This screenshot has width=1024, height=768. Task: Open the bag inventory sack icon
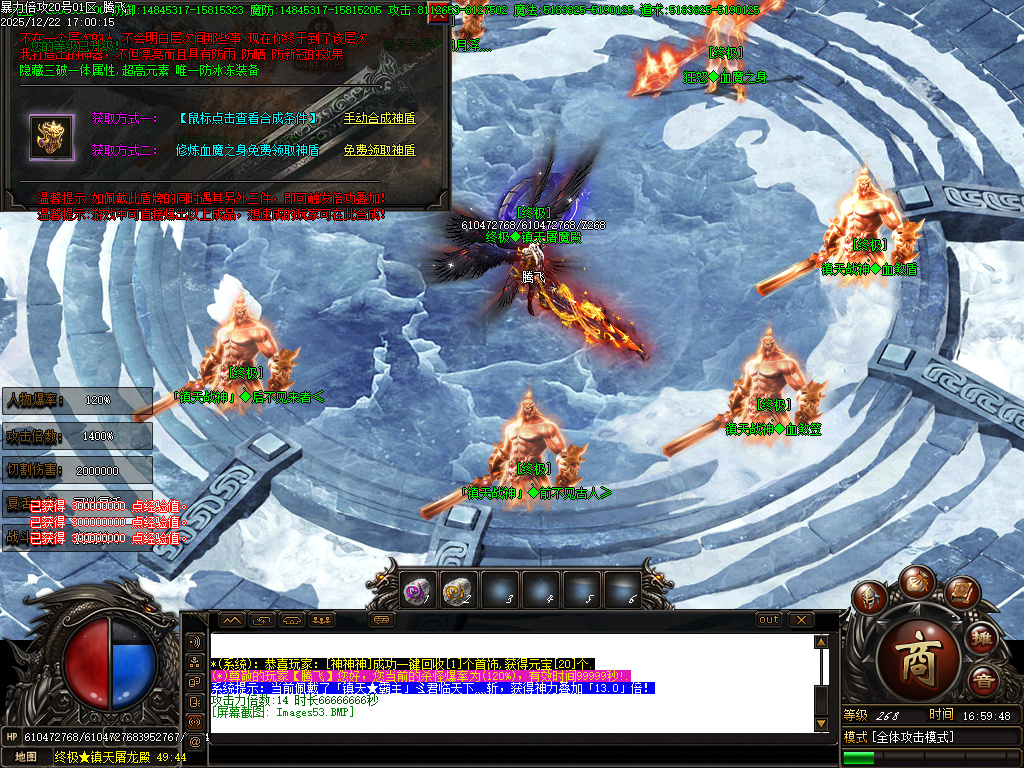pyautogui.click(x=916, y=582)
